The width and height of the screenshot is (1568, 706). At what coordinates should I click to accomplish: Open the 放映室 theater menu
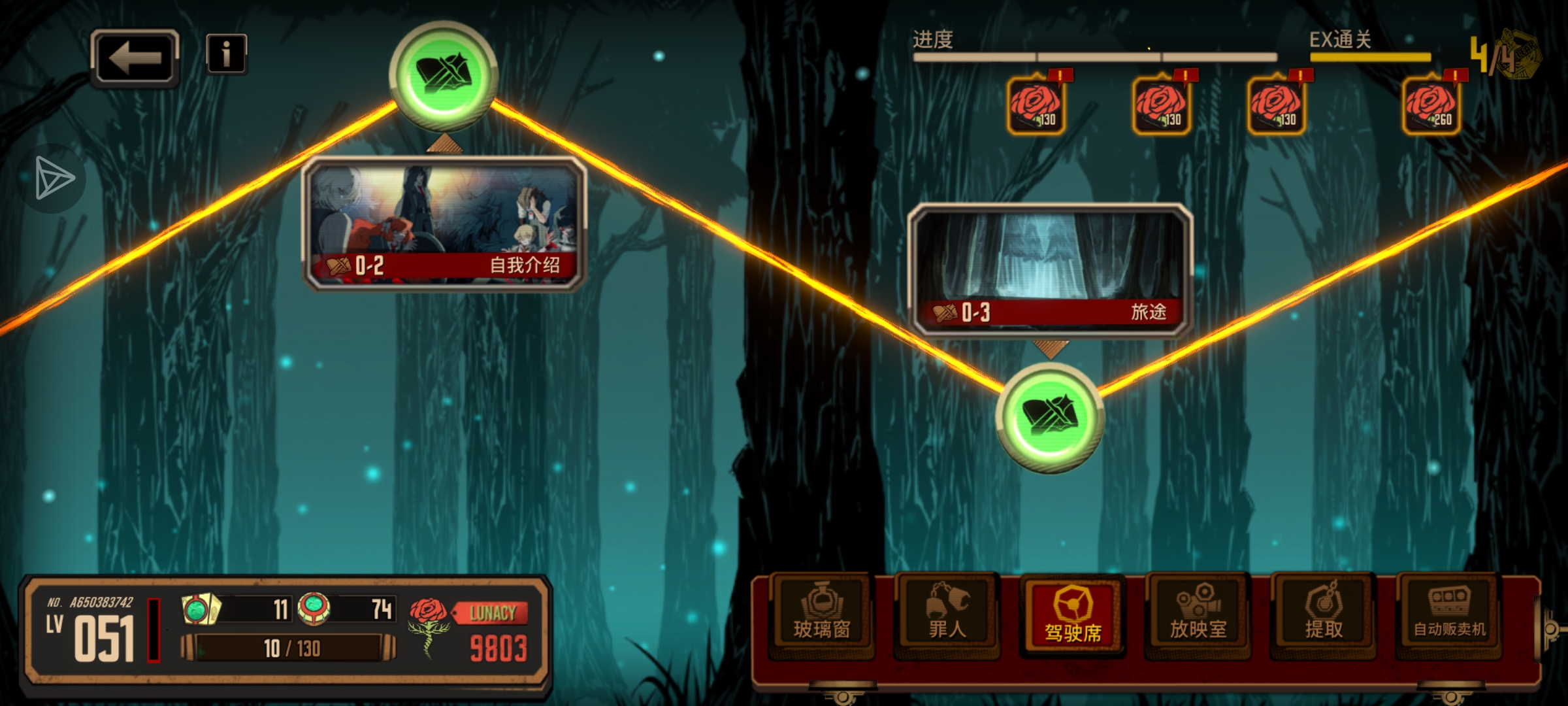pyautogui.click(x=1198, y=615)
